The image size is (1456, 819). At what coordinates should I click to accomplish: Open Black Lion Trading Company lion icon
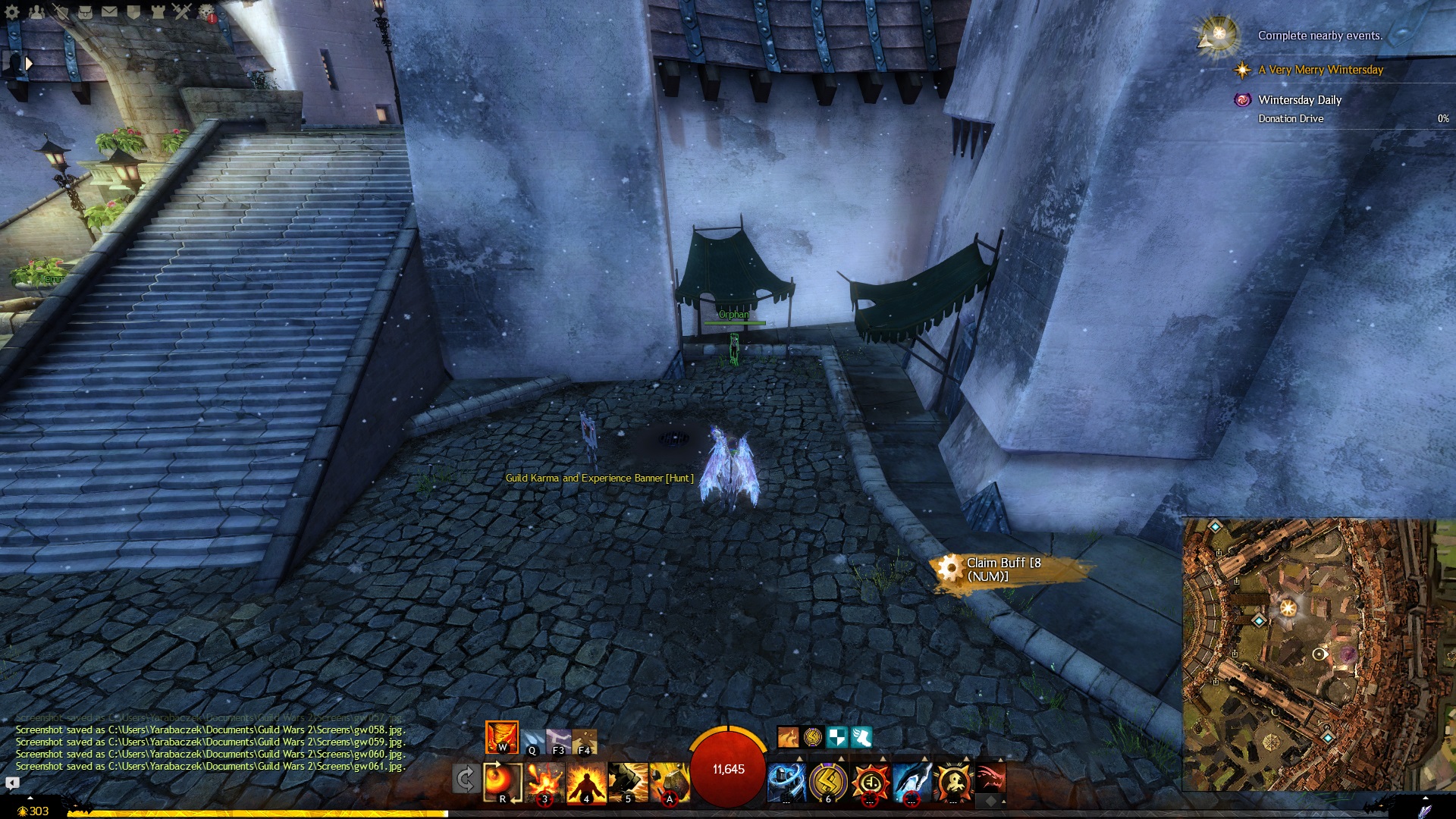click(x=206, y=12)
